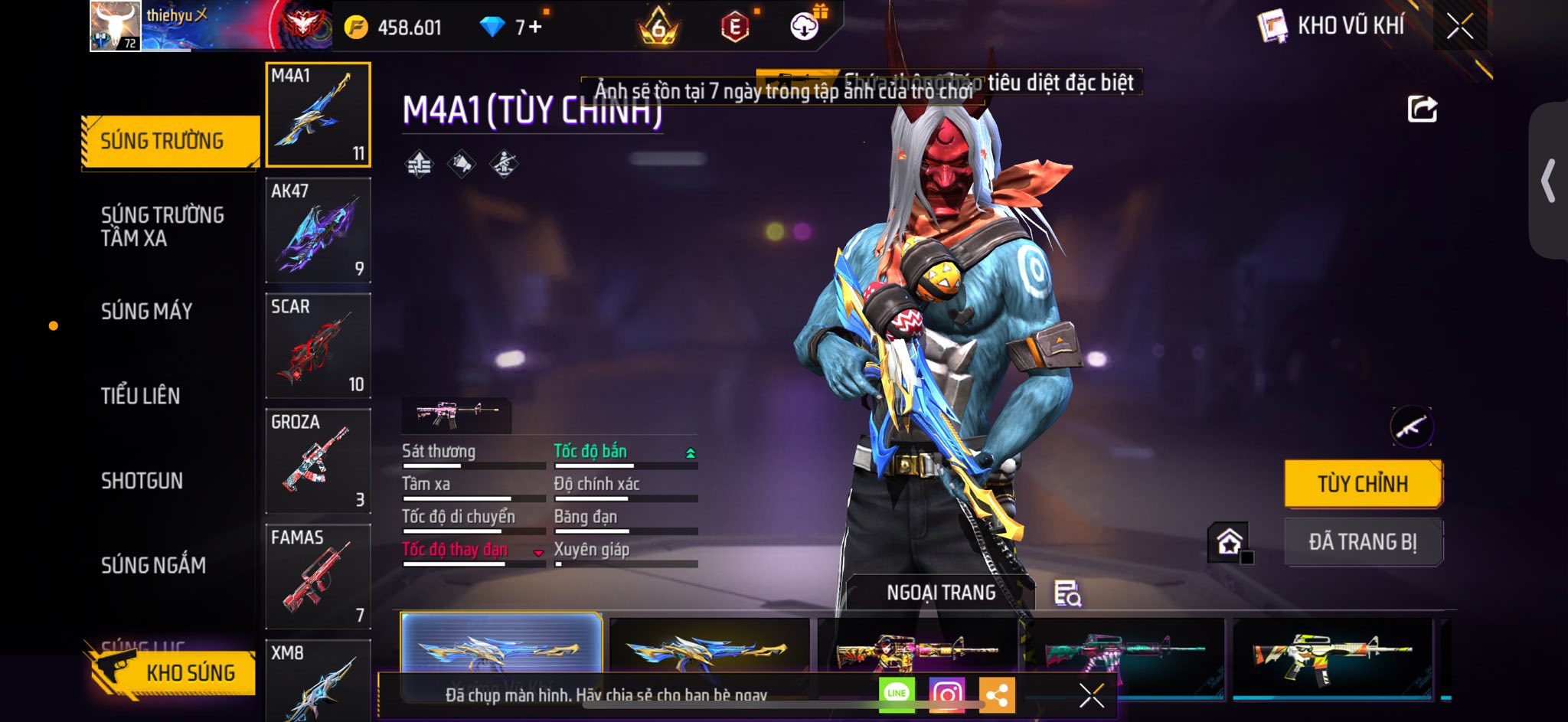This screenshot has width=1568, height=722.
Task: Open the Súng Máy weapon category
Action: pyautogui.click(x=146, y=311)
